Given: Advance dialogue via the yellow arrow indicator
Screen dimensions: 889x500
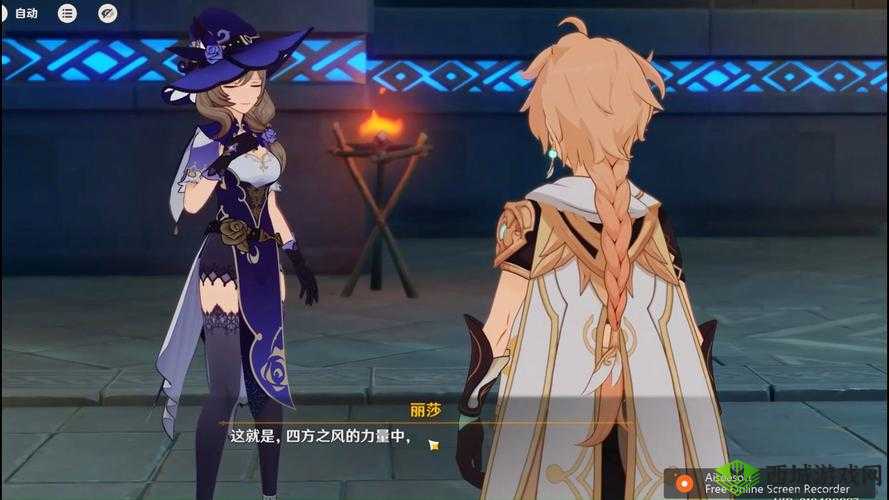Looking at the screenshot, I should (x=433, y=443).
